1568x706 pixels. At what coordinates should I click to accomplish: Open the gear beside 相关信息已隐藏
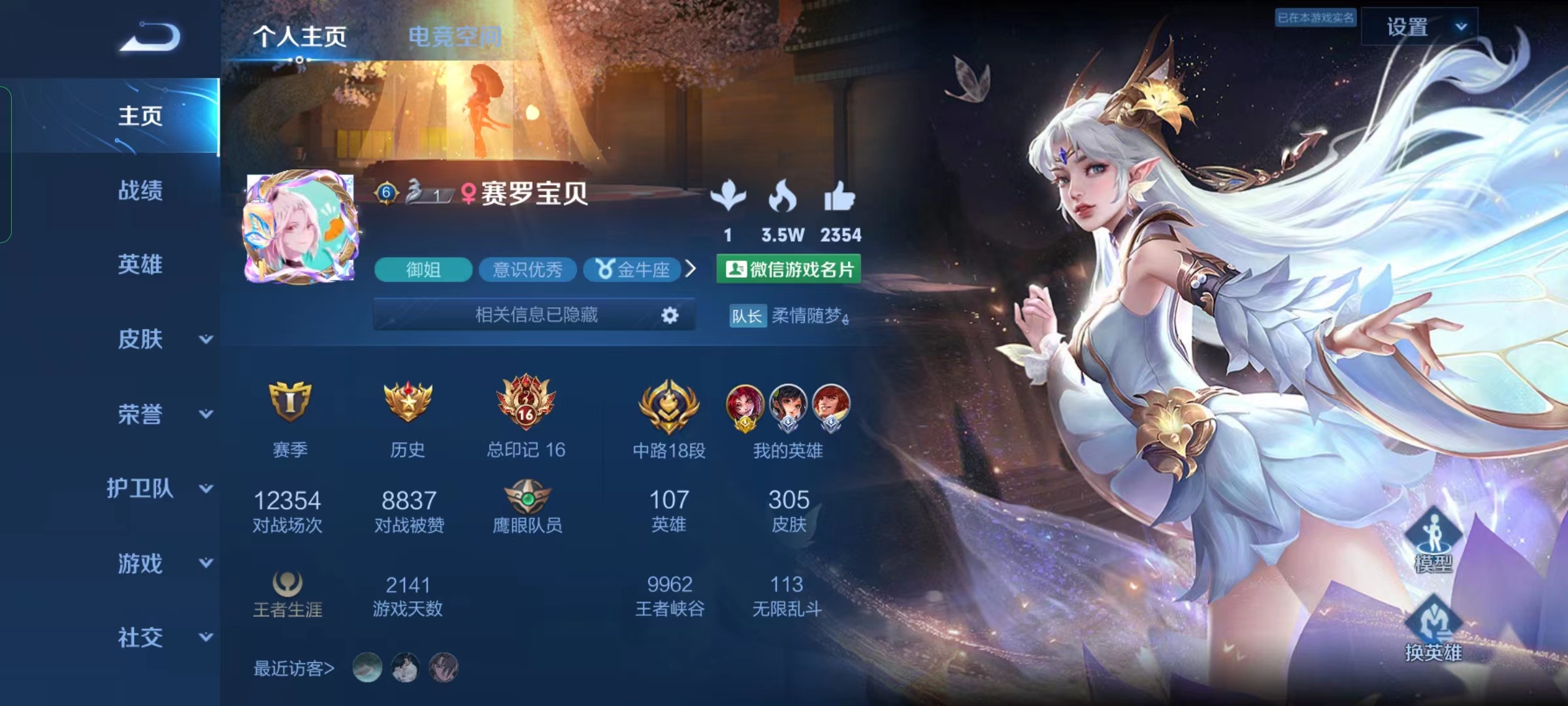coord(670,316)
